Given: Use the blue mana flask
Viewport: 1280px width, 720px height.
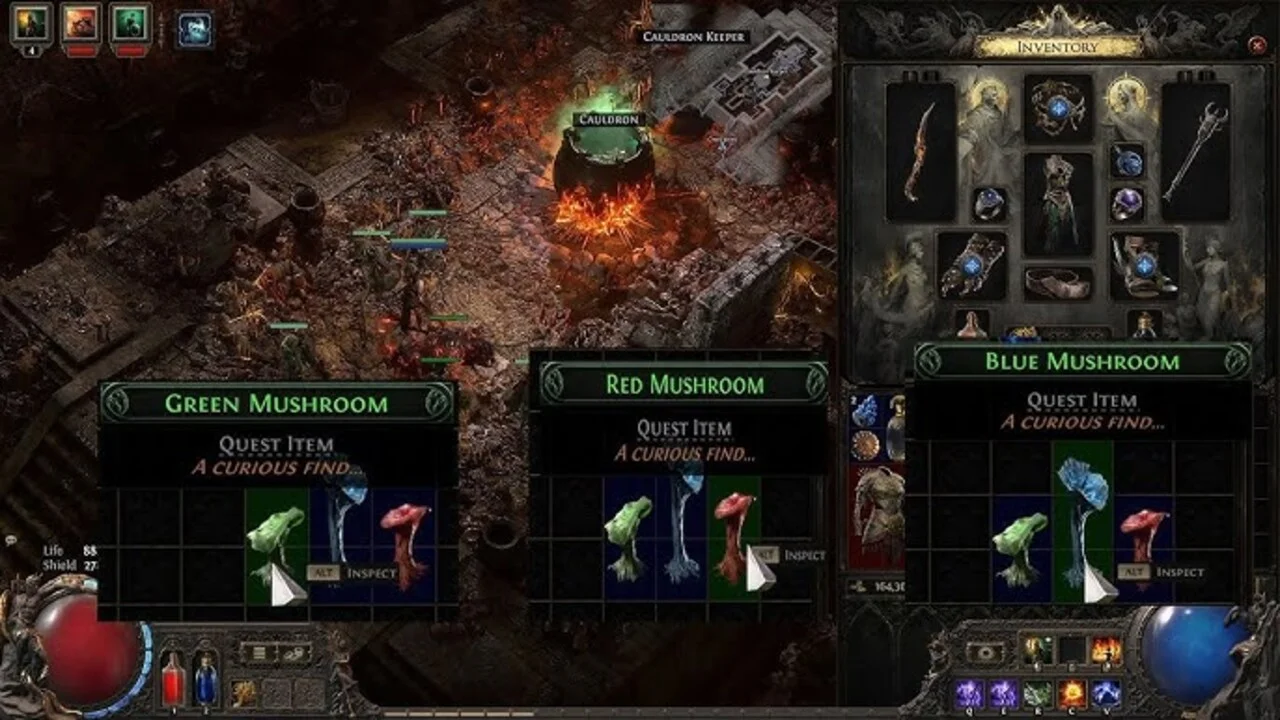Looking at the screenshot, I should [x=204, y=685].
